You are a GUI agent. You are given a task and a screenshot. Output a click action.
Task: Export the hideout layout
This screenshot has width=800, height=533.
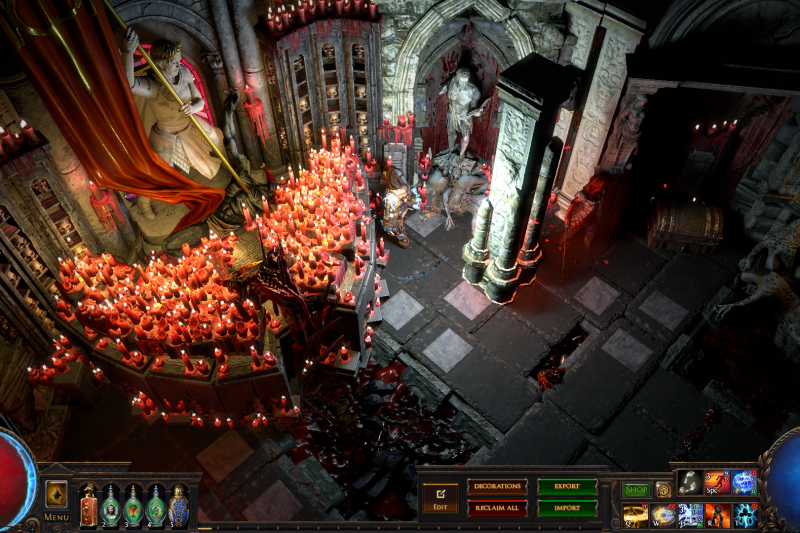(567, 487)
